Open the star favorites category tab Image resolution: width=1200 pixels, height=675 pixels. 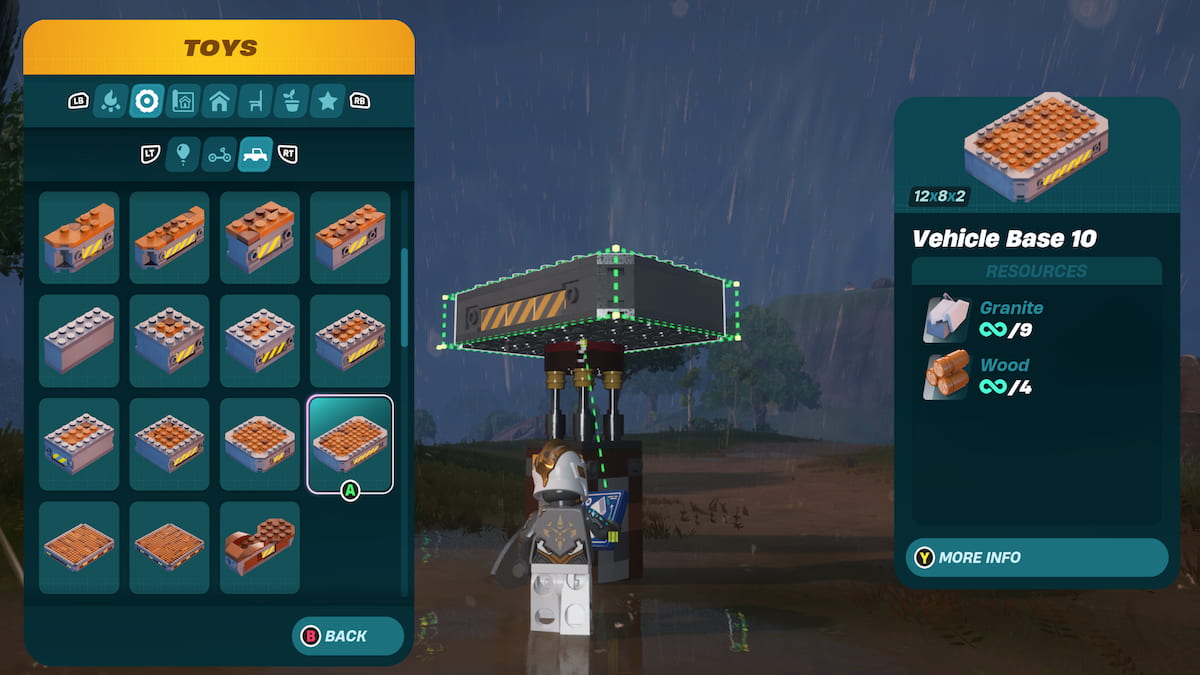point(327,100)
